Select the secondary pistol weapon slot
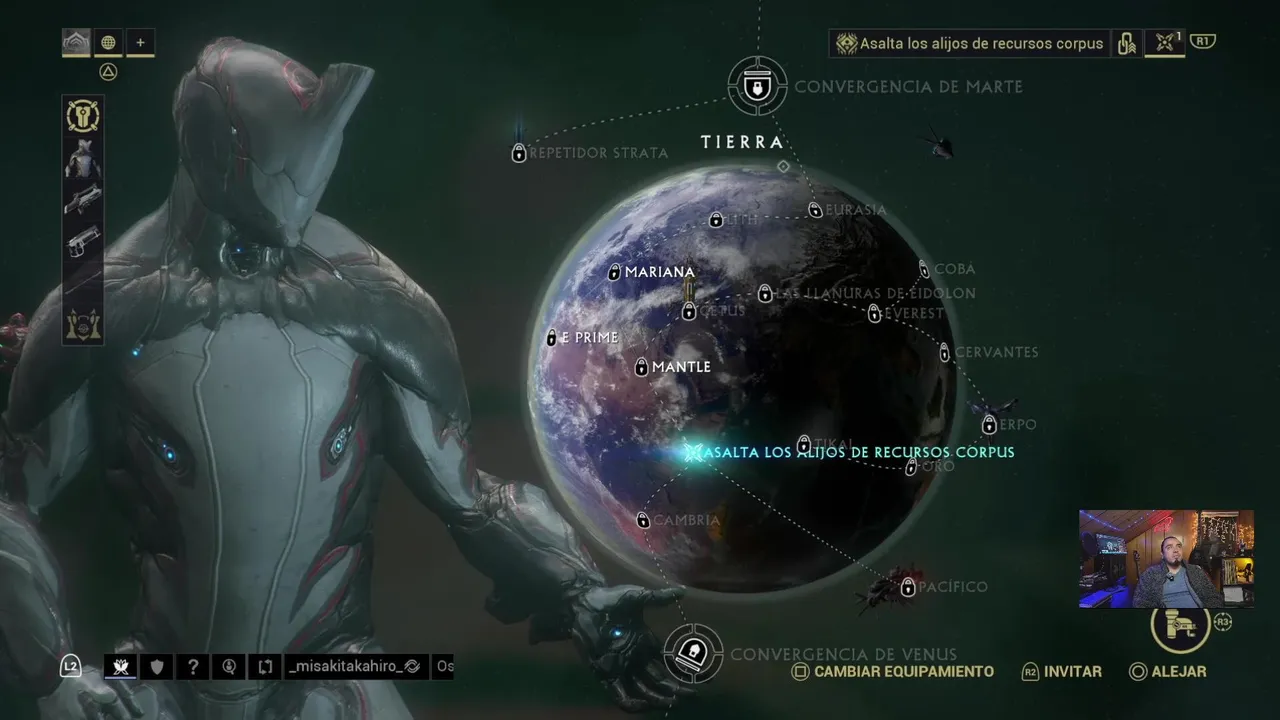1280x720 pixels. pos(83,241)
